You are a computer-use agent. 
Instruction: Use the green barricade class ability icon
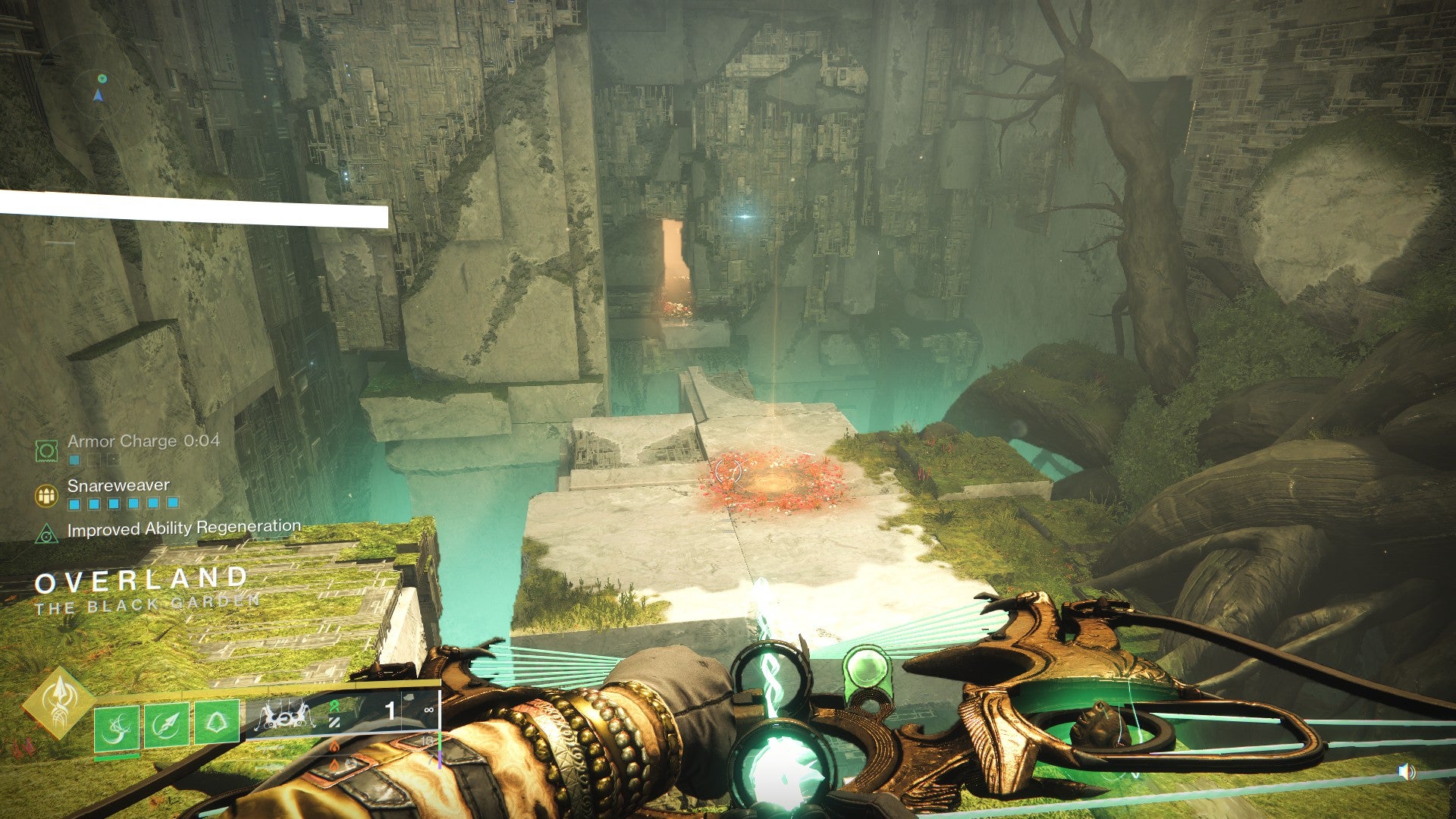(217, 723)
